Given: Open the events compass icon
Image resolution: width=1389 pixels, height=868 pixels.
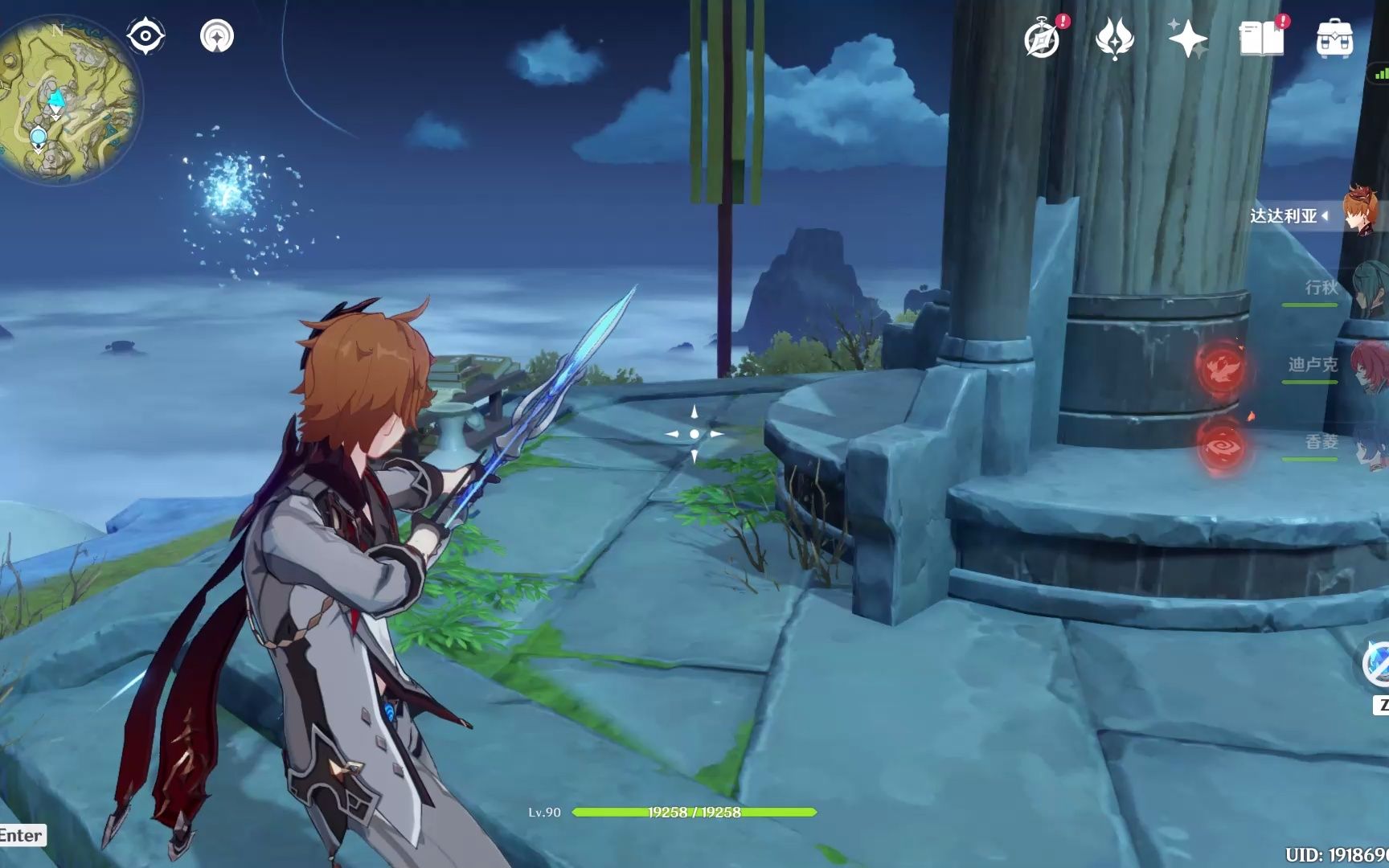Looking at the screenshot, I should (x=1042, y=39).
